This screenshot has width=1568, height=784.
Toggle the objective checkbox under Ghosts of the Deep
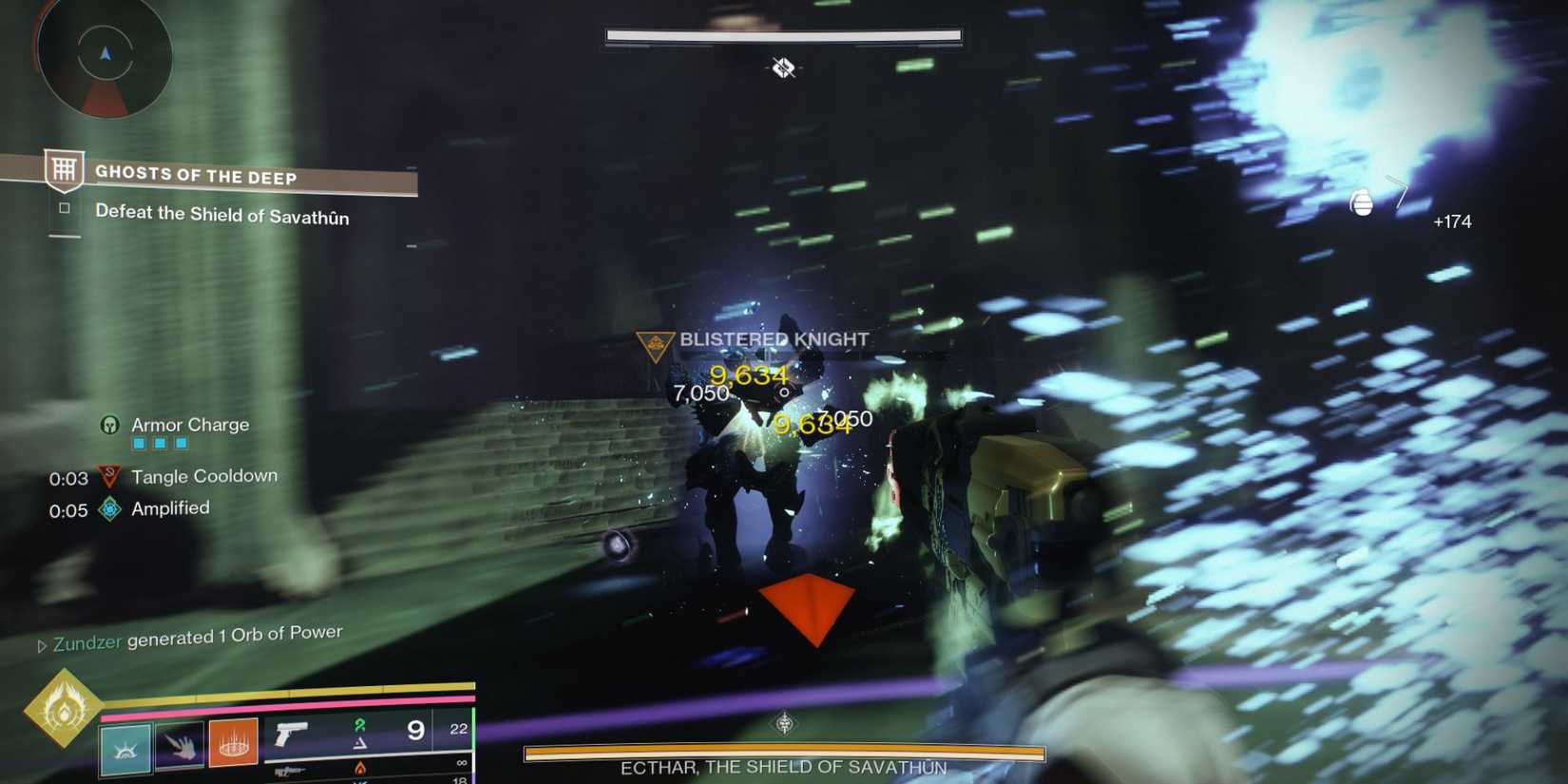click(63, 208)
